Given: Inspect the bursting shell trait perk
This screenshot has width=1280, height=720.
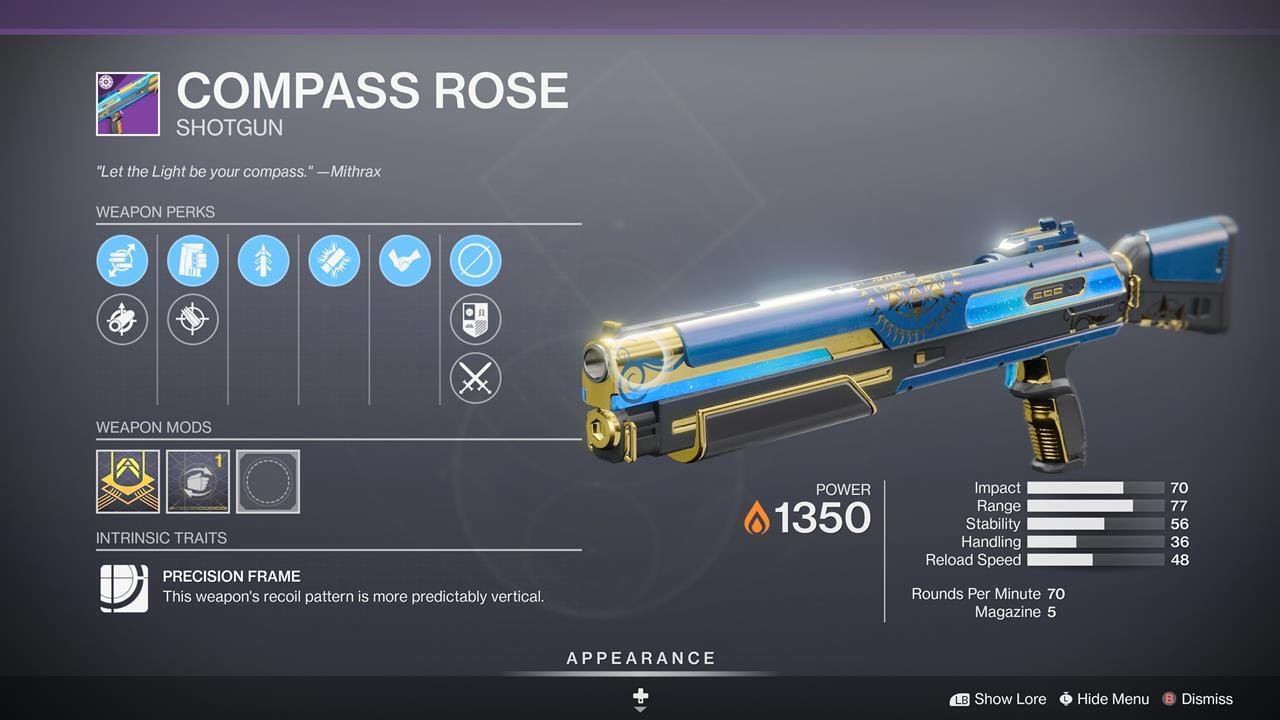Looking at the screenshot, I should (x=334, y=261).
